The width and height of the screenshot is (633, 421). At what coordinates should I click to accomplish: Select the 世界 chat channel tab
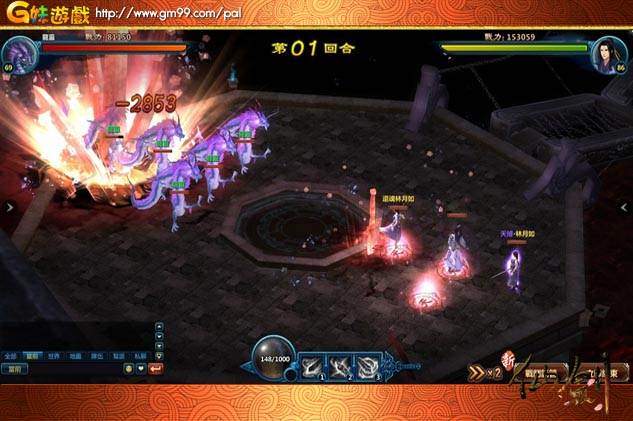[54, 355]
